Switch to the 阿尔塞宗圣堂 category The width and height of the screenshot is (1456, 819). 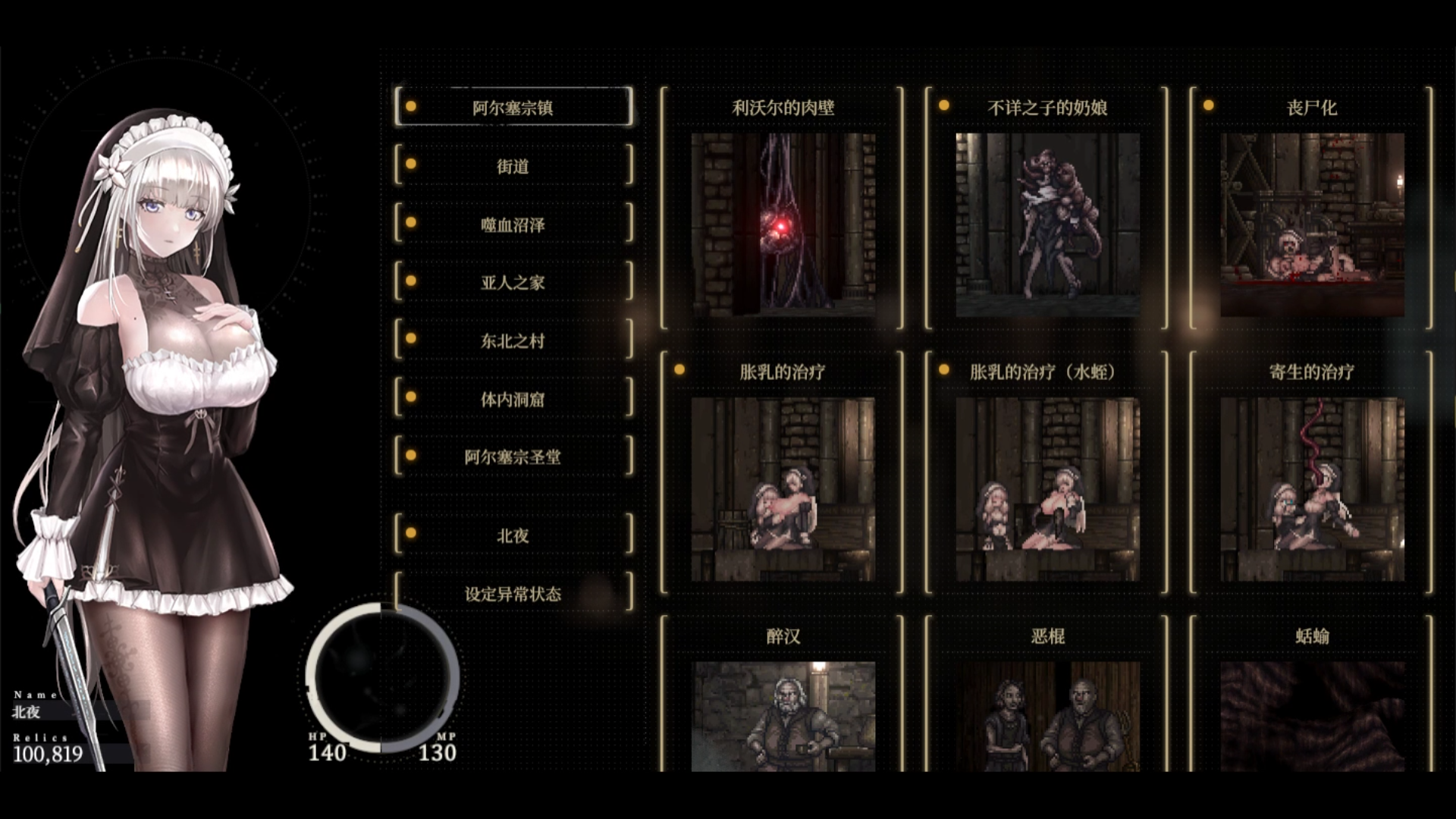(513, 457)
